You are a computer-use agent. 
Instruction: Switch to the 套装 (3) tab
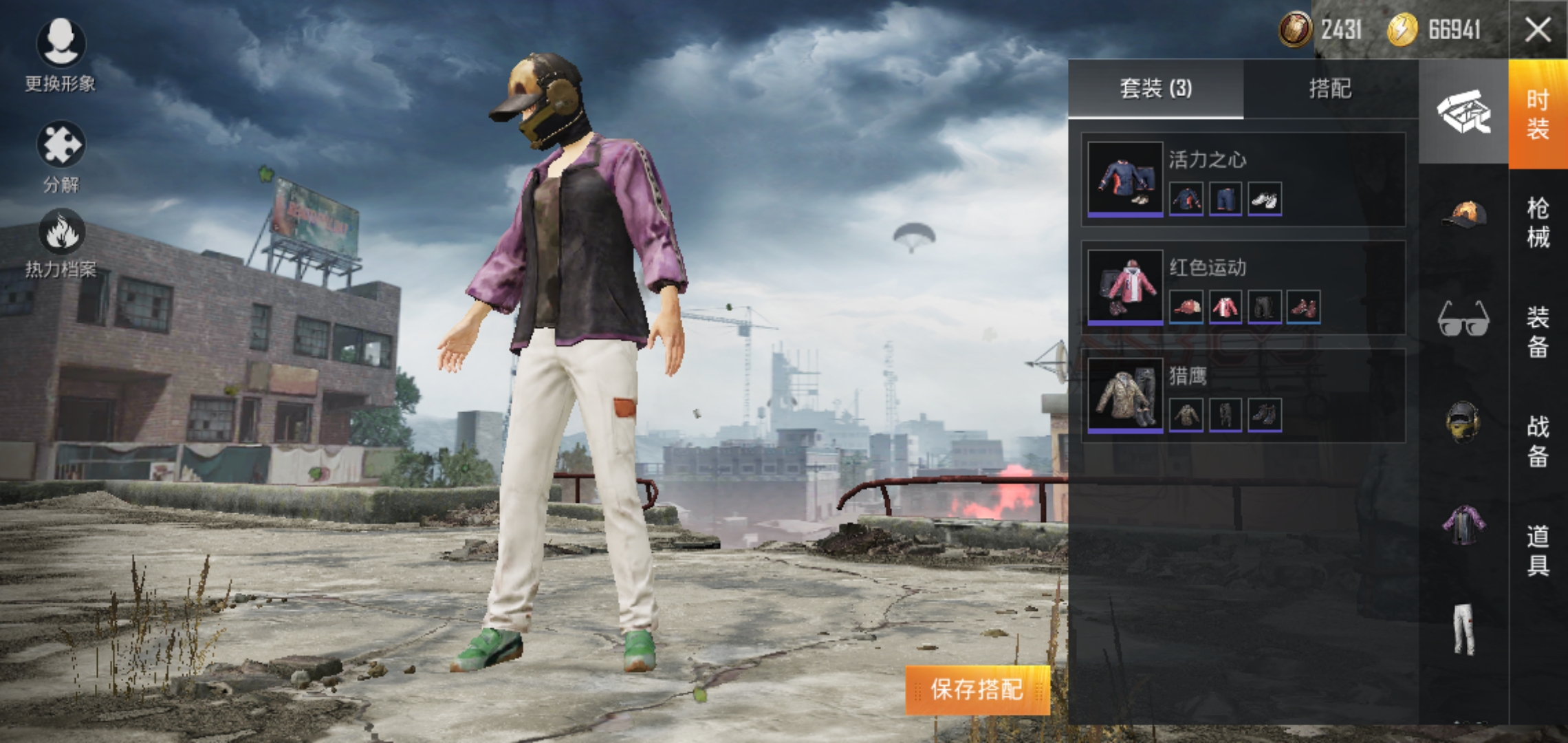pyautogui.click(x=1155, y=89)
